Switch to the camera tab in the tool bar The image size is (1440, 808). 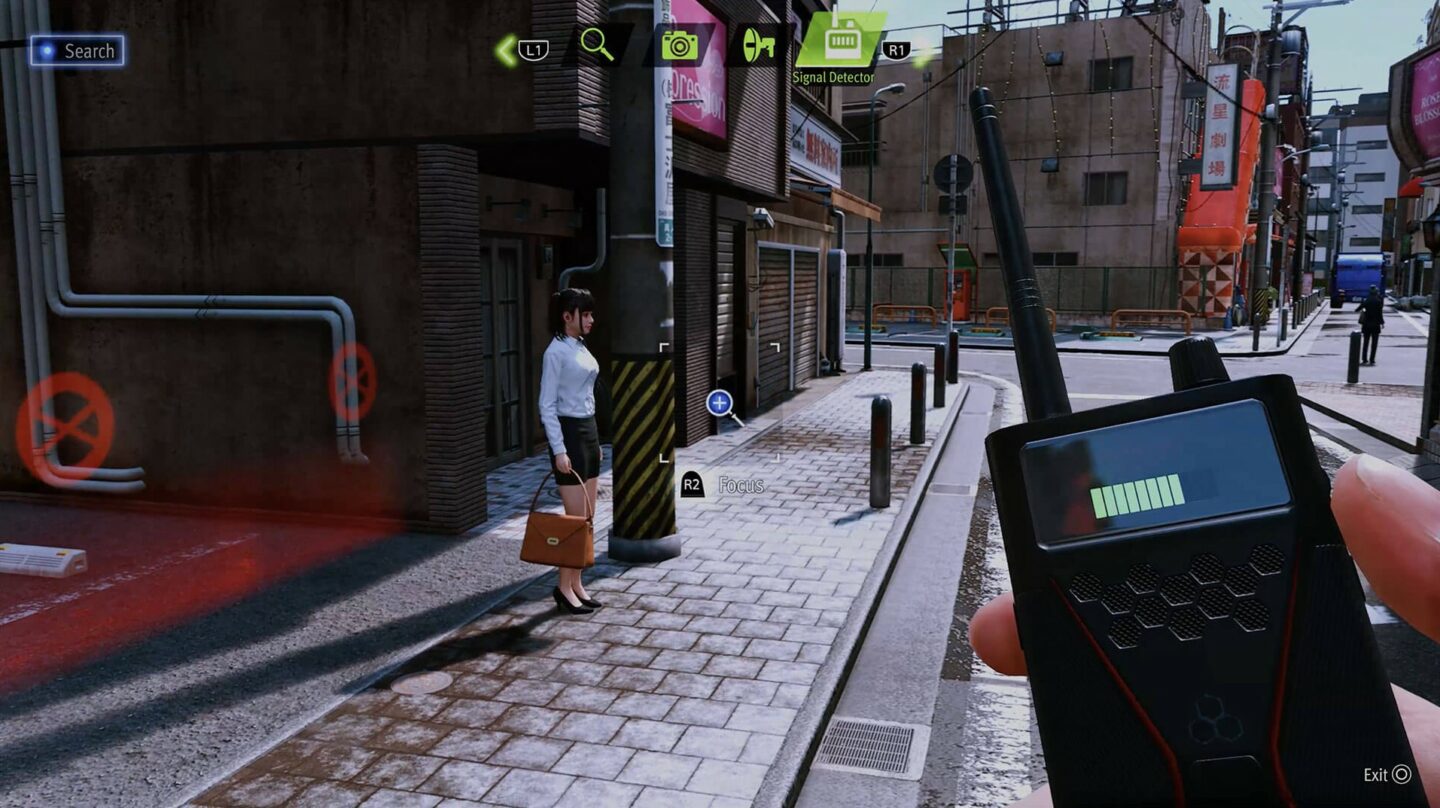coord(680,45)
